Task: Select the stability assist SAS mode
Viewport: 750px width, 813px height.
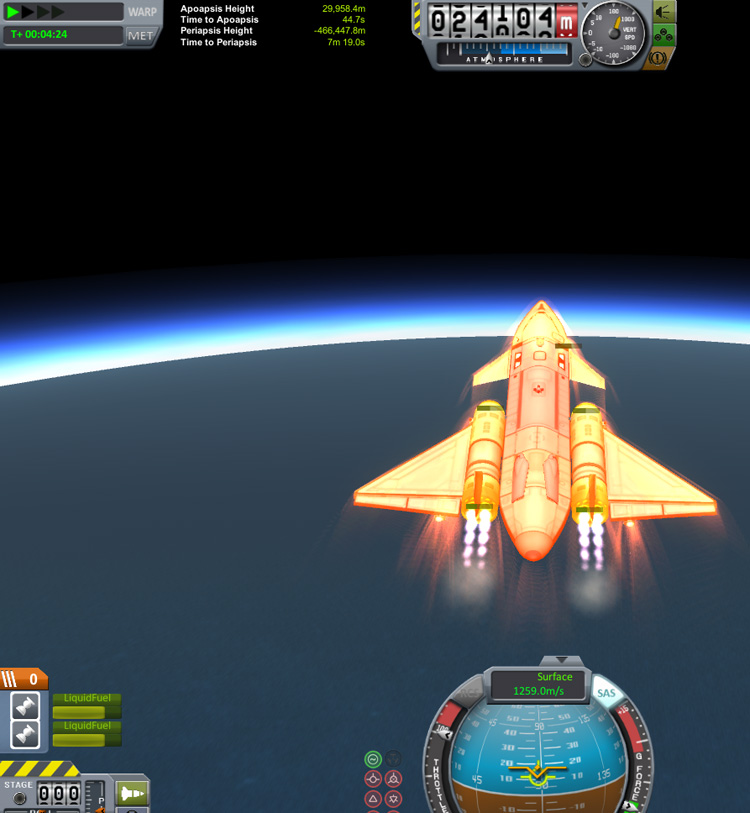Action: click(373, 760)
